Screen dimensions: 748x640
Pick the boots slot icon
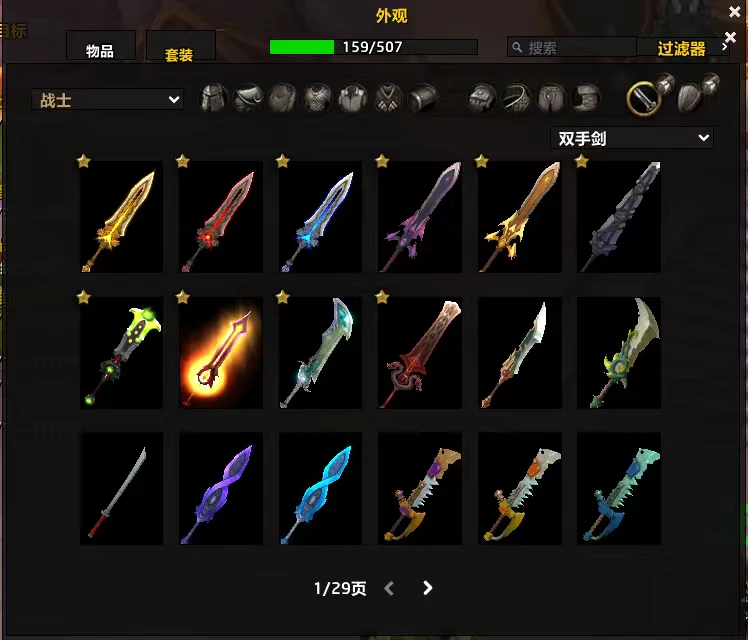click(586, 98)
